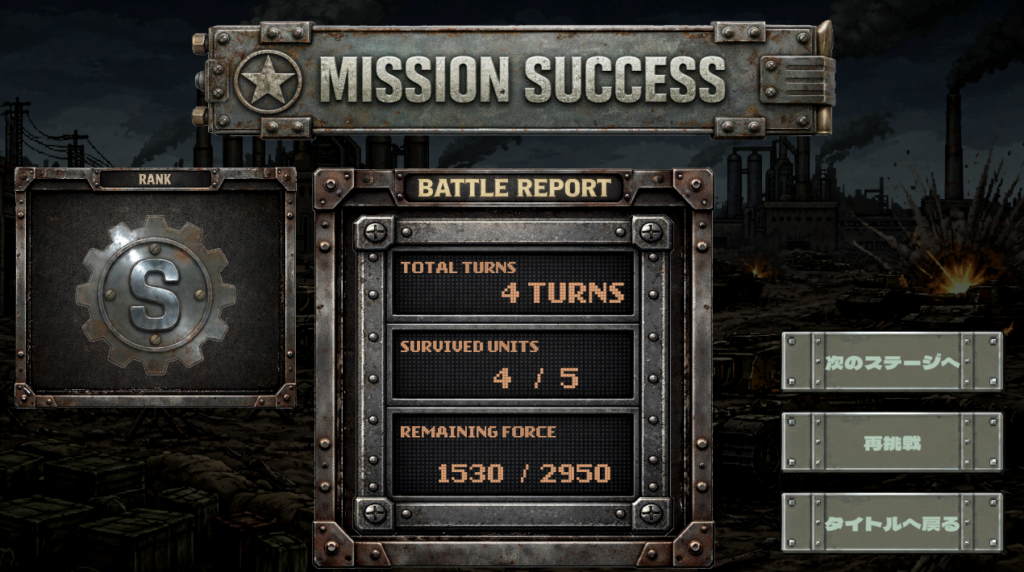Image resolution: width=1024 pixels, height=572 pixels.
Task: Retry the mission with 再挑戦
Action: [x=891, y=442]
